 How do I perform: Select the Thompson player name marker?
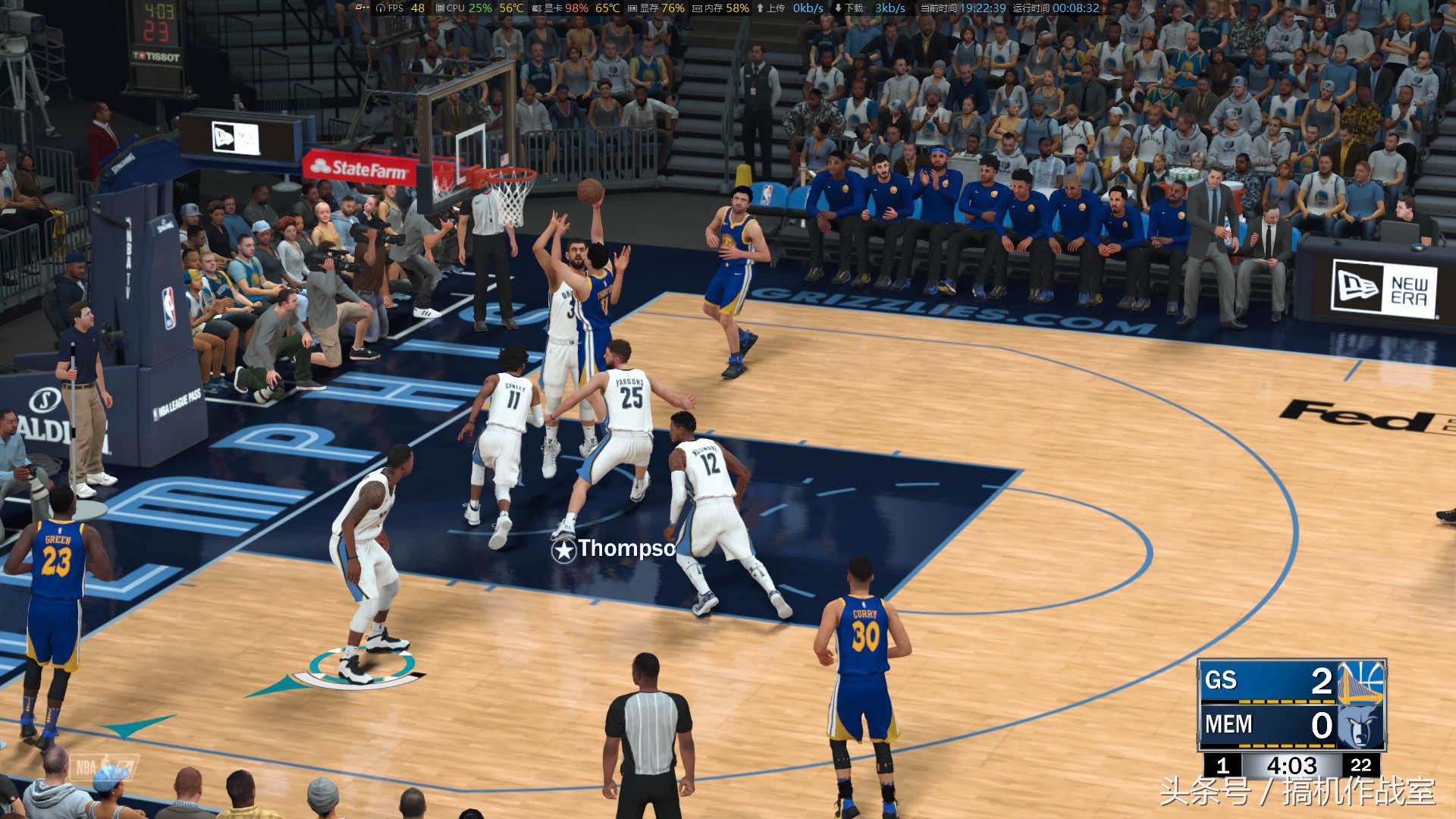614,549
